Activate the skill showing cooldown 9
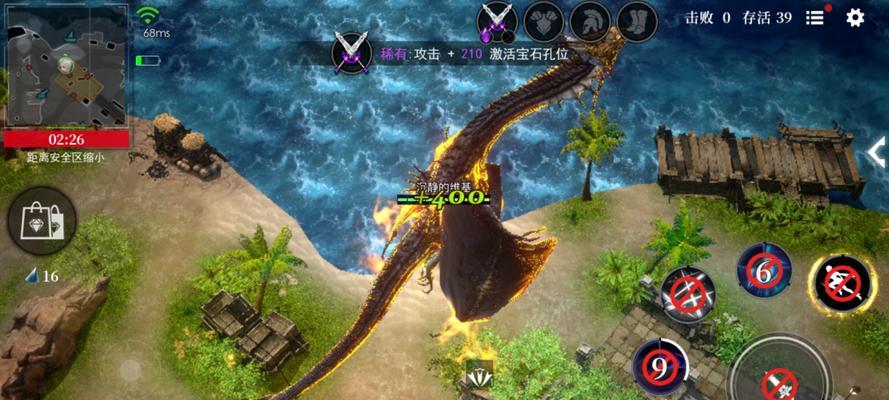Screen dimensions: 889x400 click(660, 367)
